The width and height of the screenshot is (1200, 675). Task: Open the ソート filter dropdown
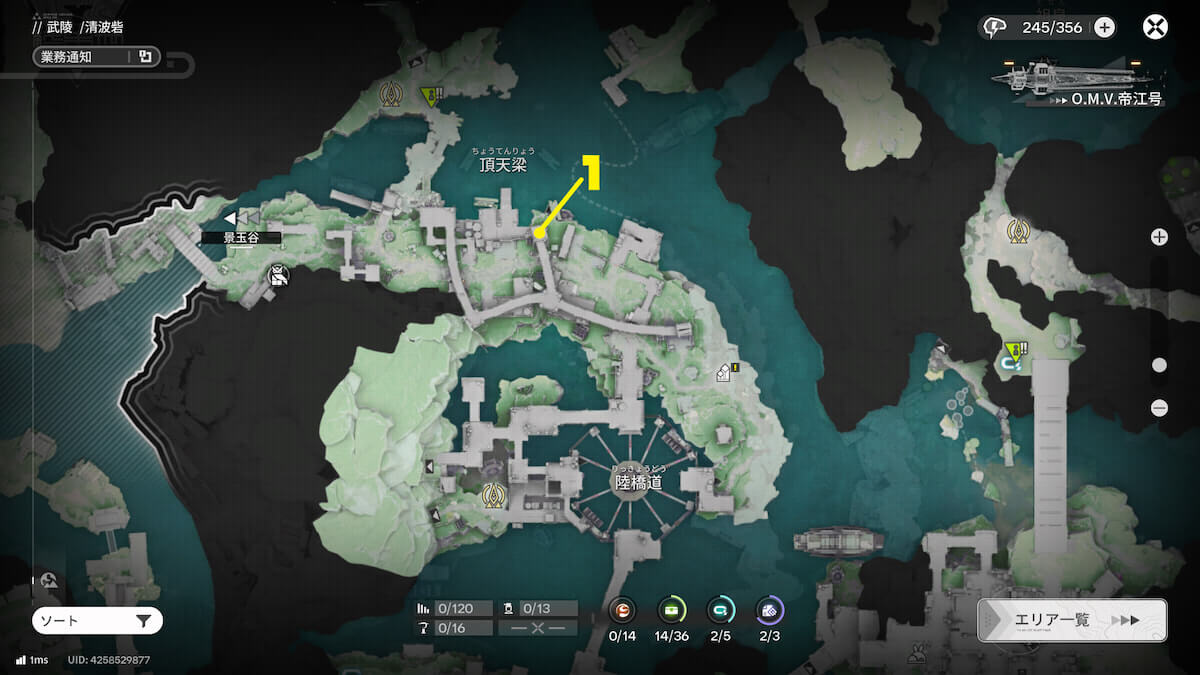97,621
